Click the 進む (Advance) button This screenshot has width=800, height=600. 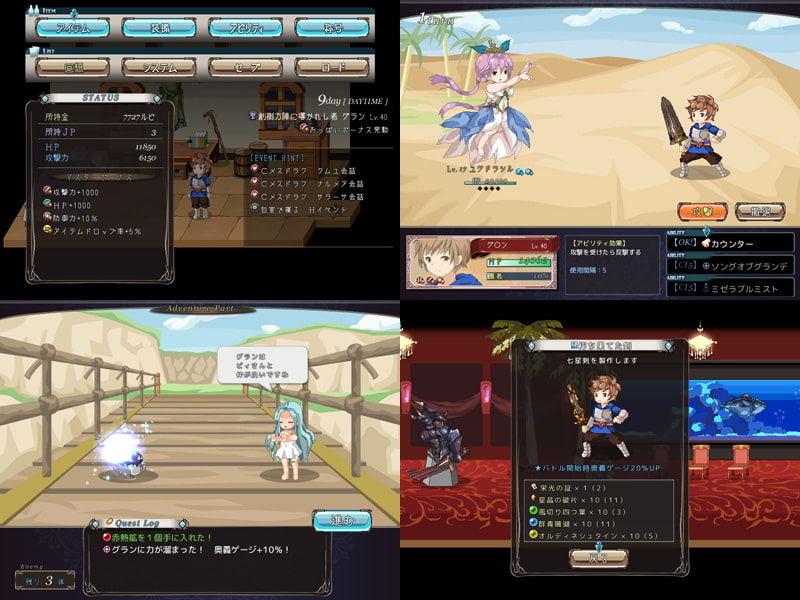[342, 521]
